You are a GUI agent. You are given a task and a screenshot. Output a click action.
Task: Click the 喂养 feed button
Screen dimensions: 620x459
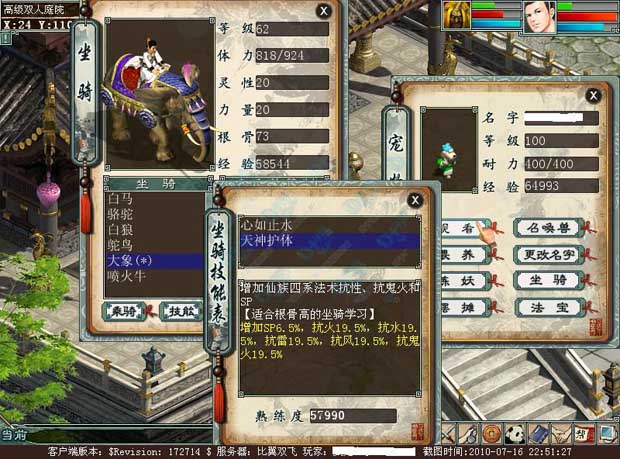(461, 254)
